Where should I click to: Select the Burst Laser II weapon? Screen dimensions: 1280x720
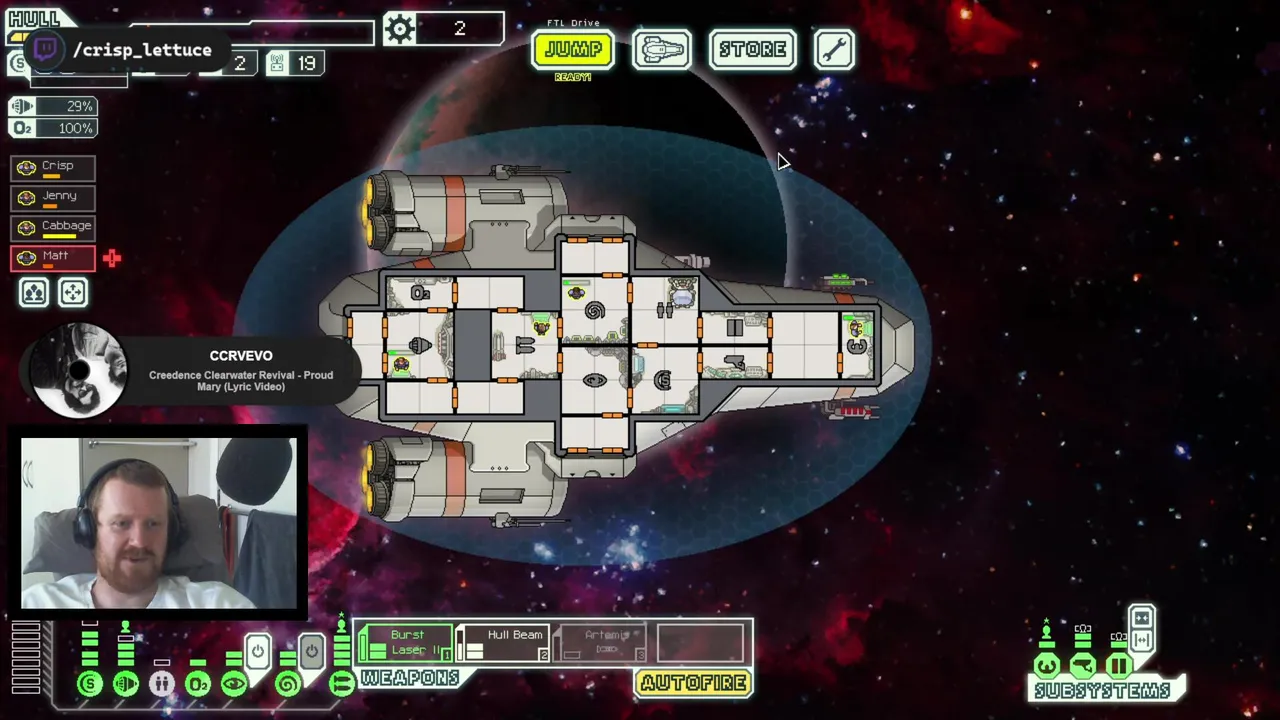[405, 643]
